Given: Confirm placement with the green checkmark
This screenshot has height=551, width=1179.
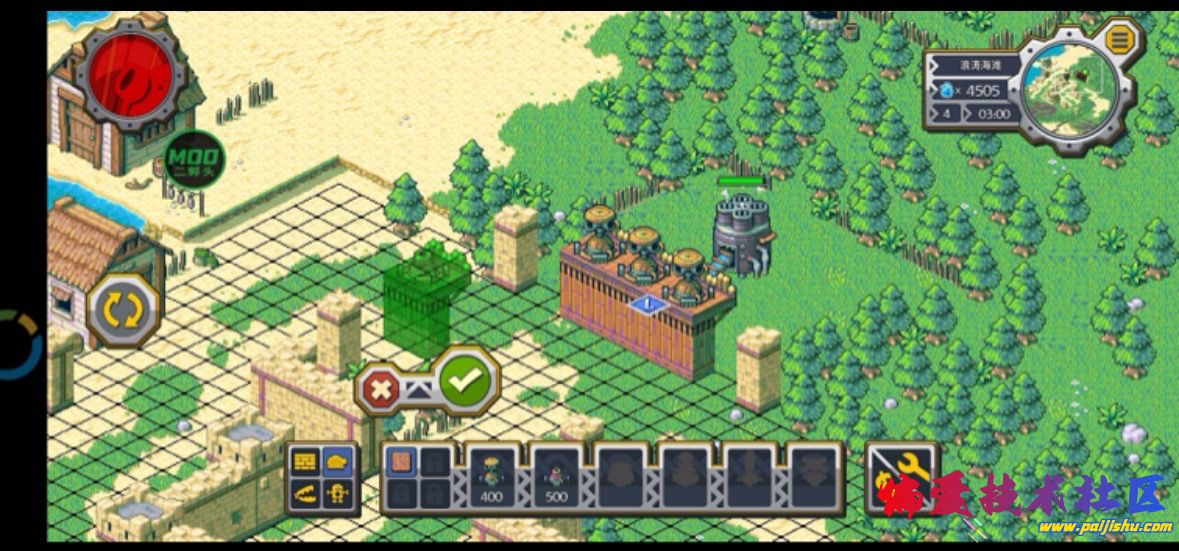Looking at the screenshot, I should pyautogui.click(x=468, y=380).
